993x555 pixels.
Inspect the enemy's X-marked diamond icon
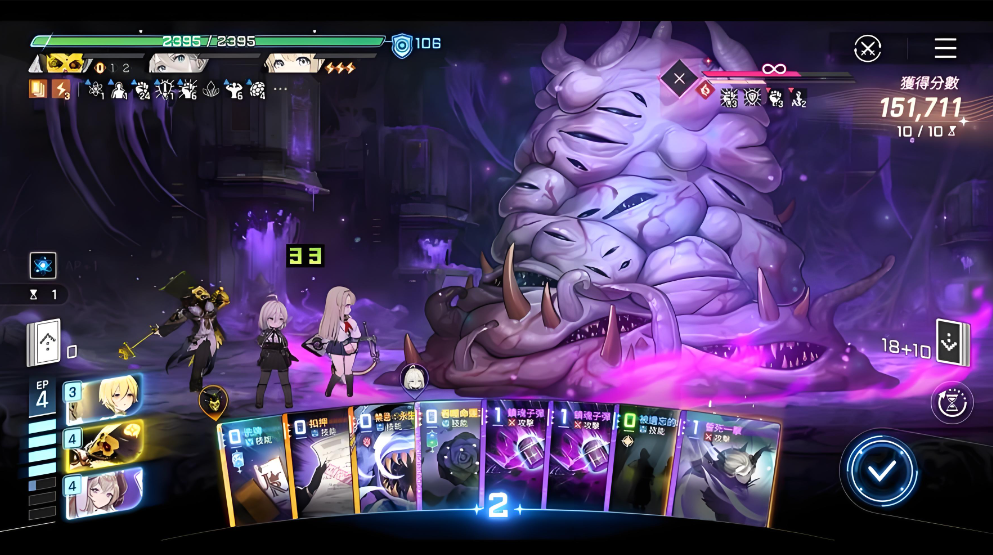[680, 77]
